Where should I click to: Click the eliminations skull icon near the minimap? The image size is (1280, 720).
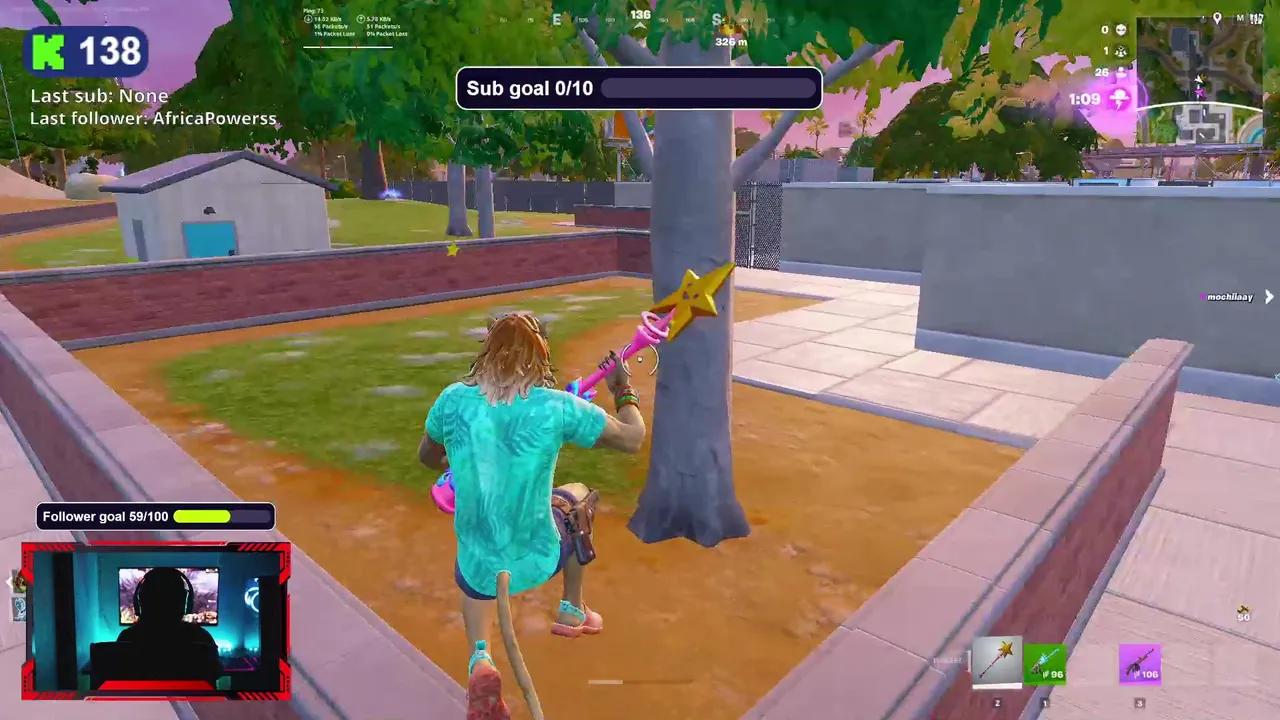(1121, 30)
